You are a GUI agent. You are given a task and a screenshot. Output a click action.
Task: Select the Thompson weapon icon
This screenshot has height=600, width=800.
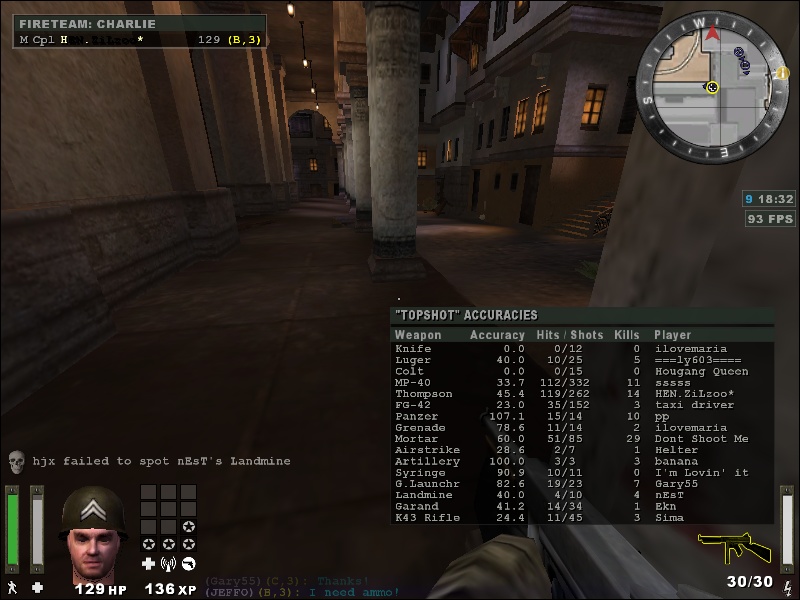coord(734,547)
